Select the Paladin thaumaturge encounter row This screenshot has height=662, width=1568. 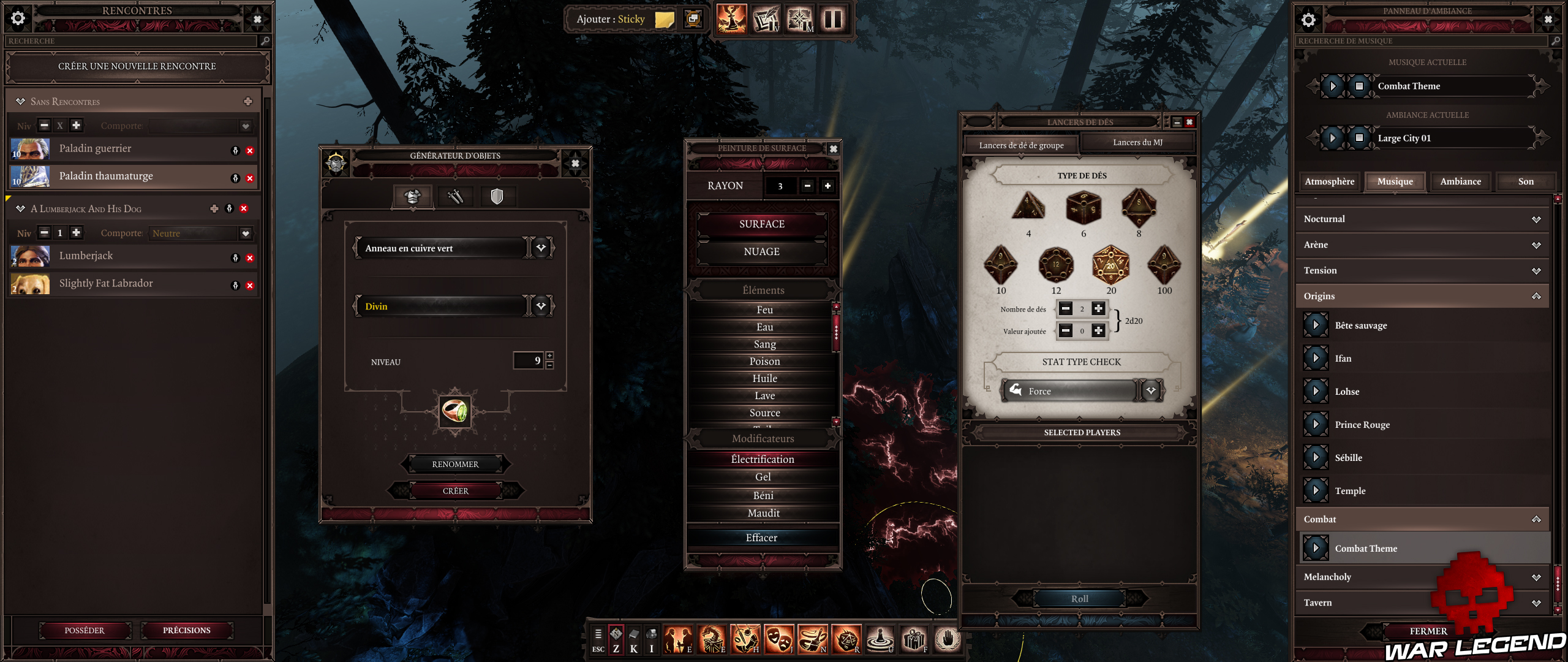106,177
